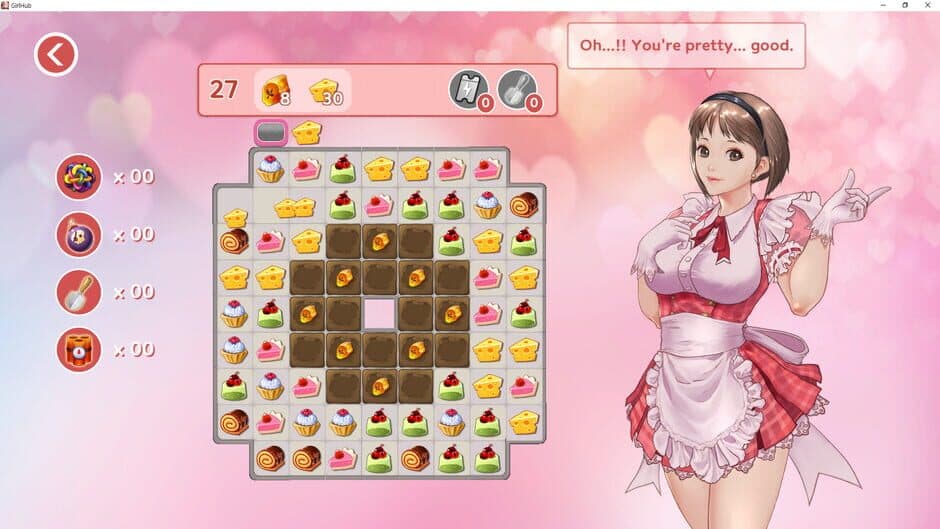Viewport: 940px width, 529px height.
Task: Close the game window
Action: [x=927, y=5]
